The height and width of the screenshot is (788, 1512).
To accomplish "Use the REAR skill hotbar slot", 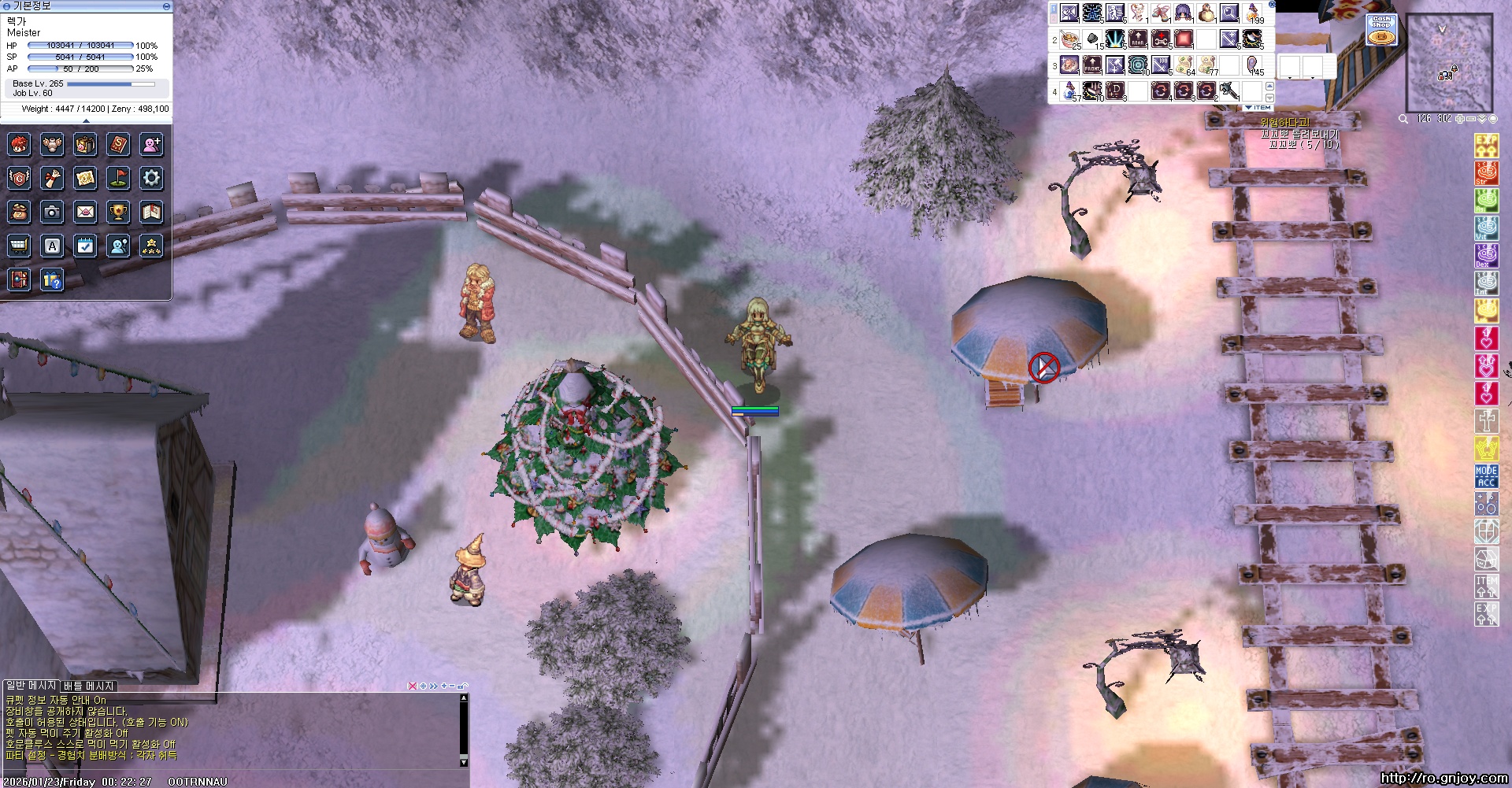I will (x=1137, y=39).
